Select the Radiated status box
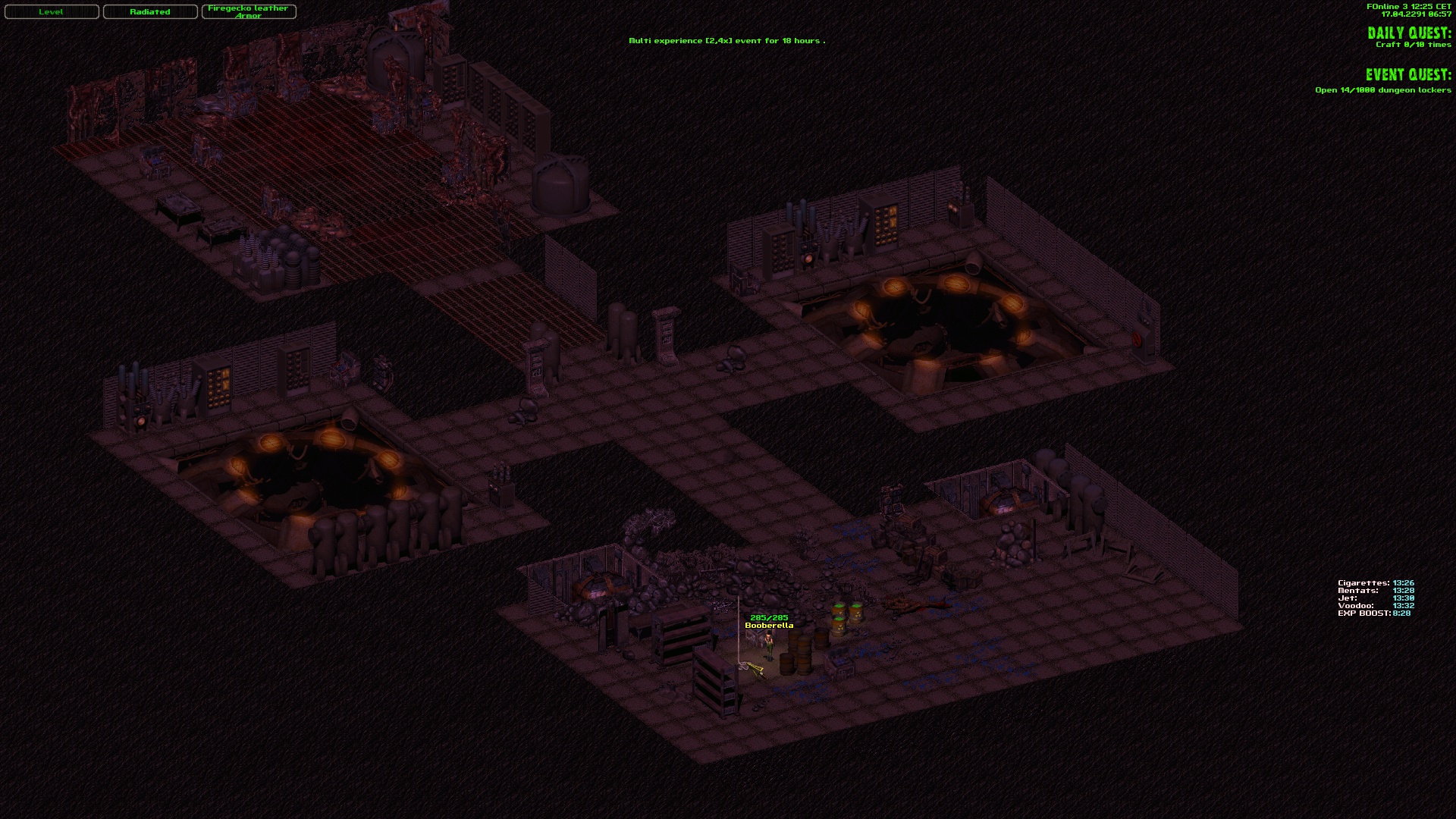The image size is (1456, 819). pos(150,12)
